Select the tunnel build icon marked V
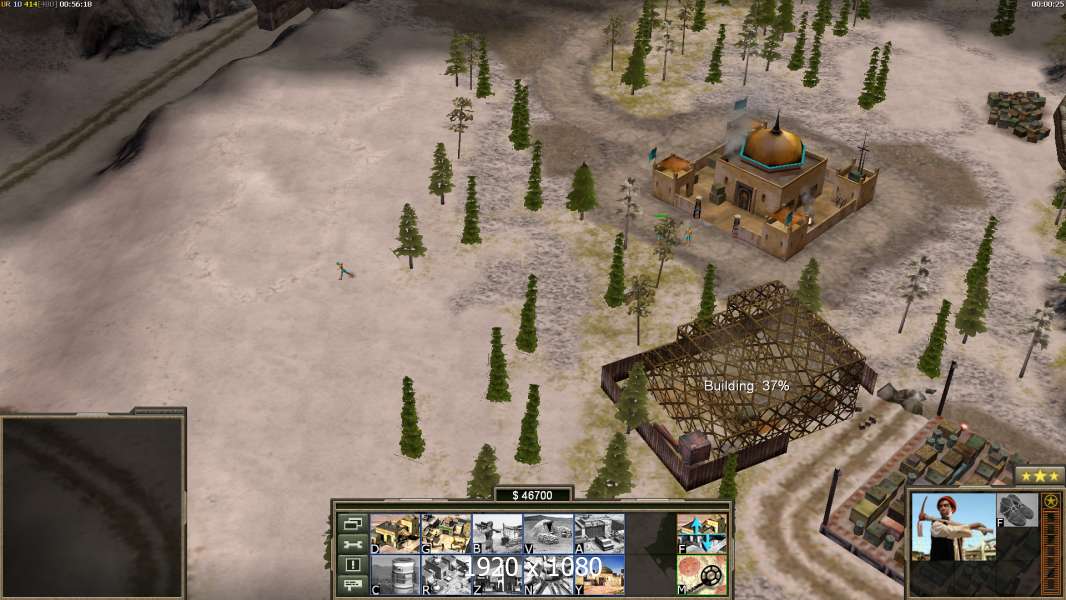The height and width of the screenshot is (600, 1066). click(548, 533)
